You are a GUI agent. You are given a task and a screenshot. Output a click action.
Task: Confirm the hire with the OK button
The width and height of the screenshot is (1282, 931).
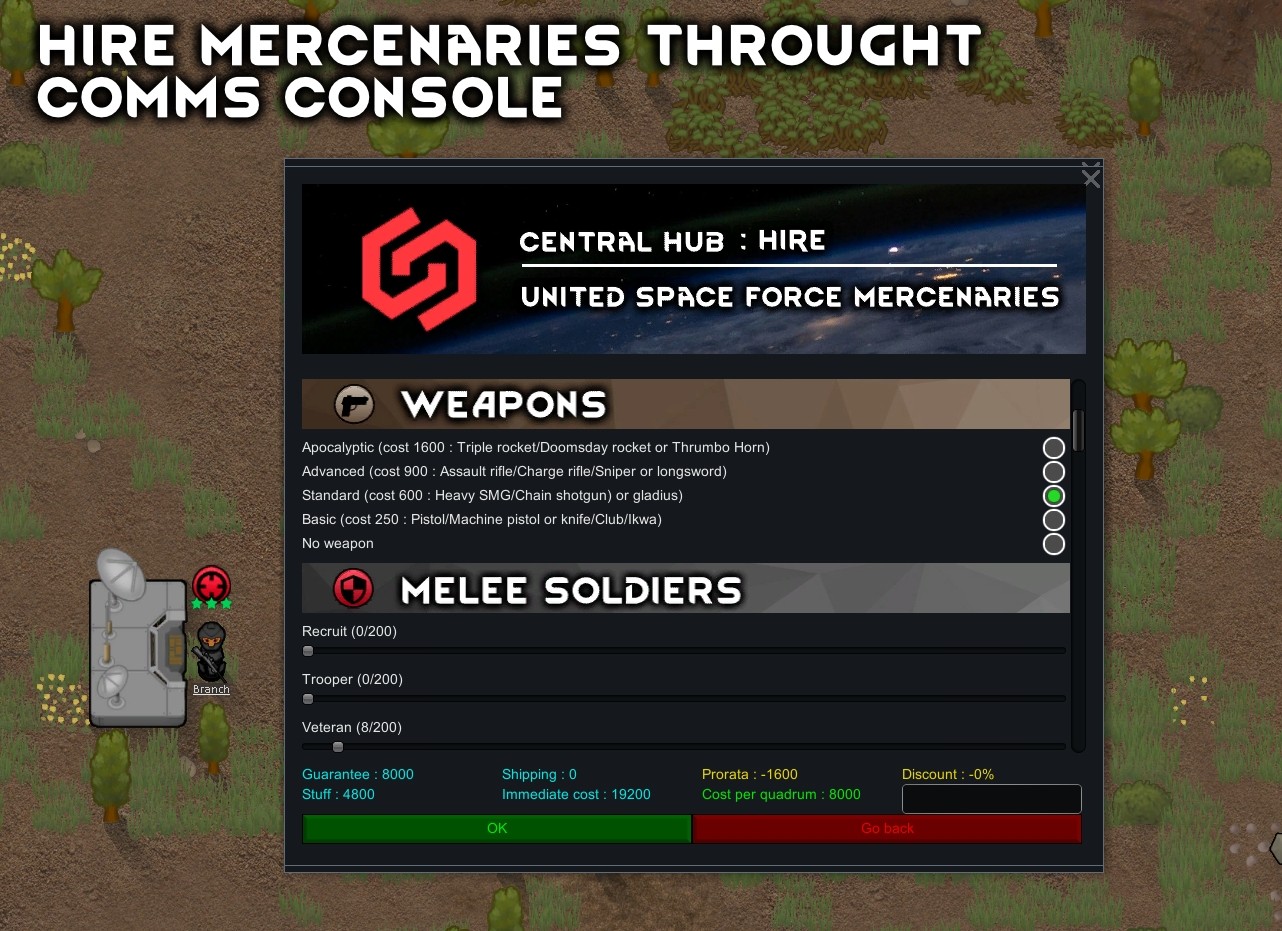pos(496,828)
